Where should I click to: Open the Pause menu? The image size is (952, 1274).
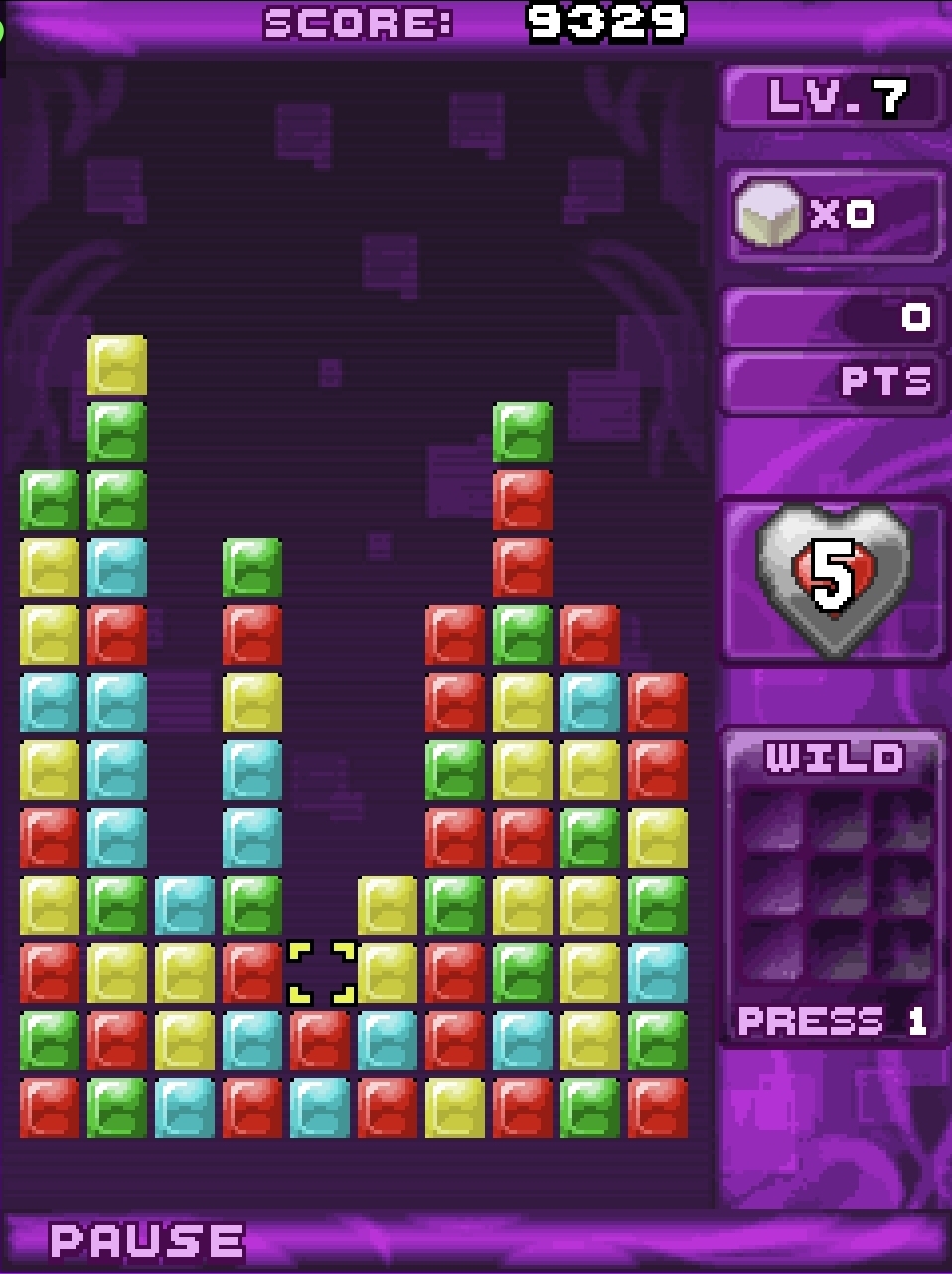pyautogui.click(x=147, y=1240)
